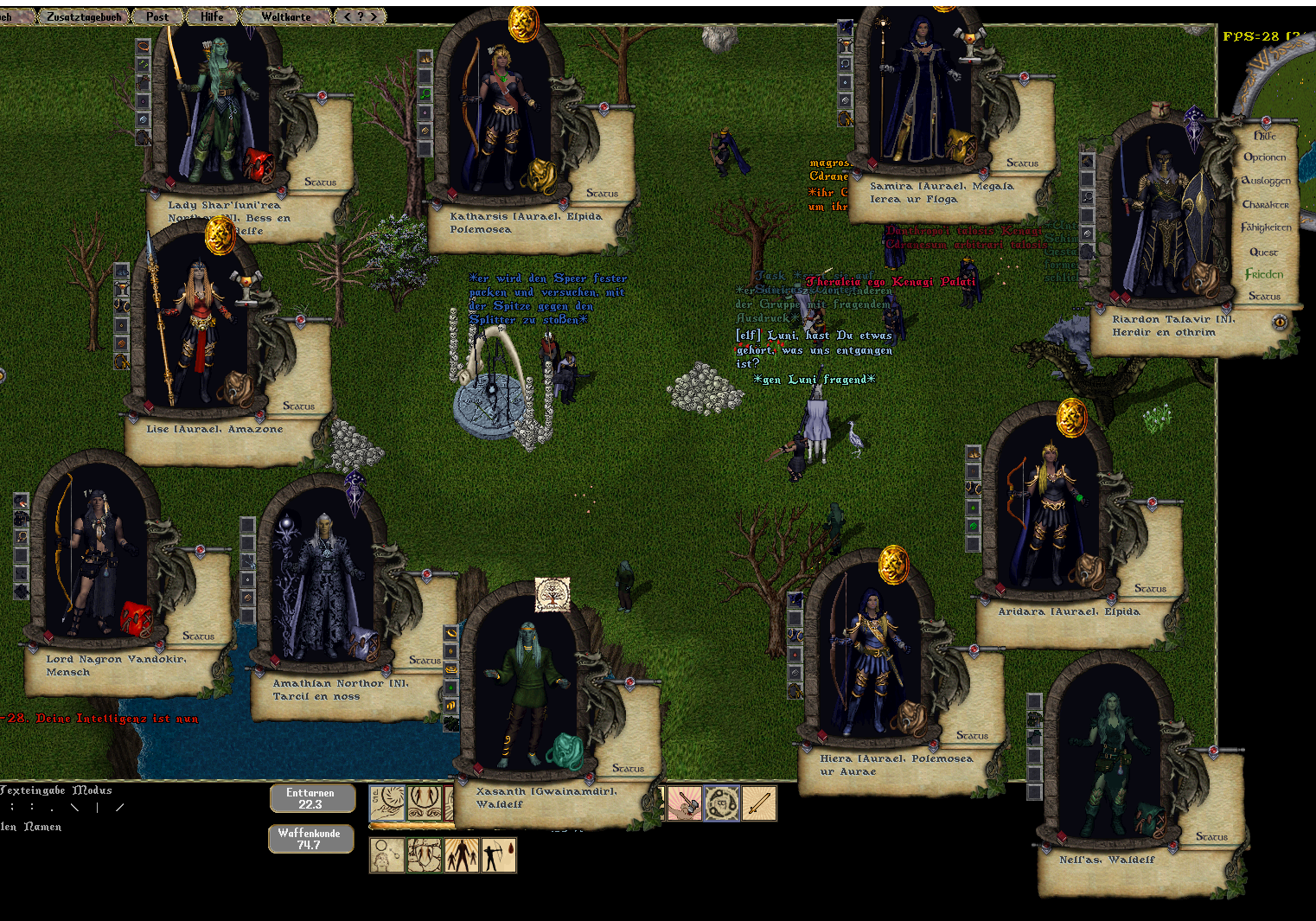Viewport: 1316px width, 921px height.
Task: Activate the hammer strike ability icon
Action: point(684,803)
